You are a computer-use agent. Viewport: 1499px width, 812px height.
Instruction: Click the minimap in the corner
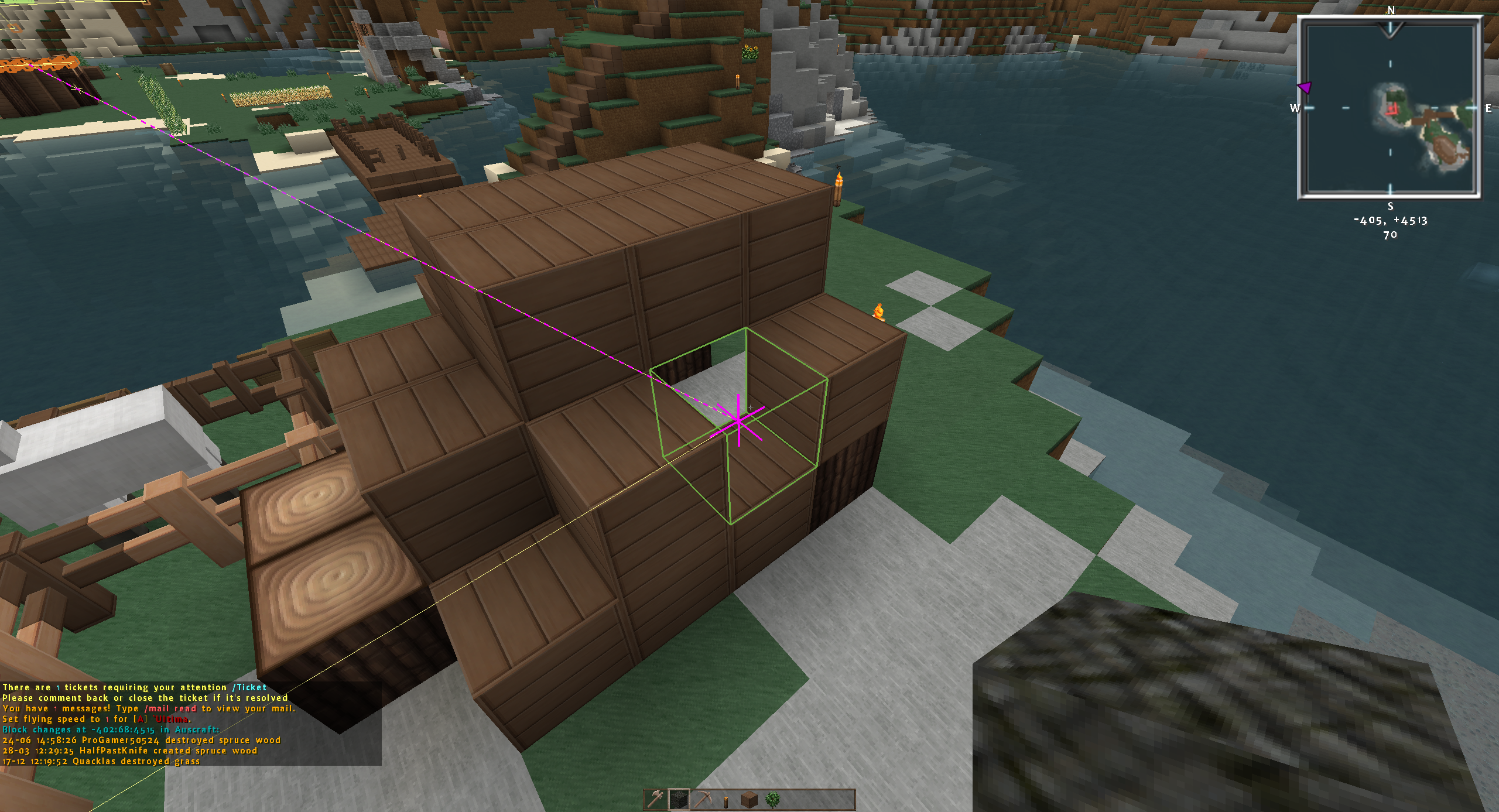click(1390, 108)
